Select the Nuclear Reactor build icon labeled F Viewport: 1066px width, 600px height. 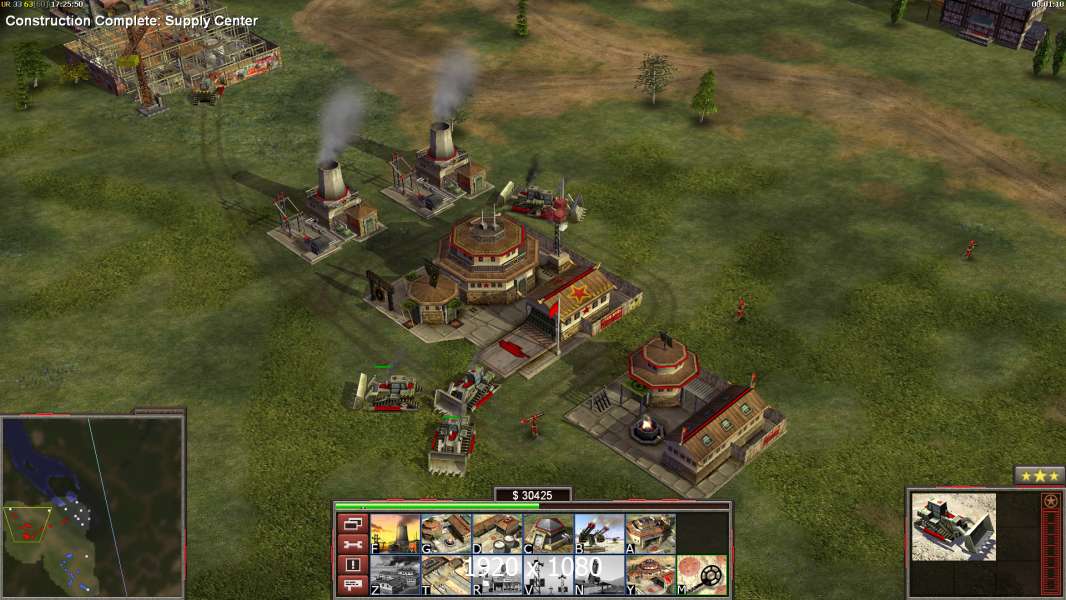pyautogui.click(x=395, y=533)
